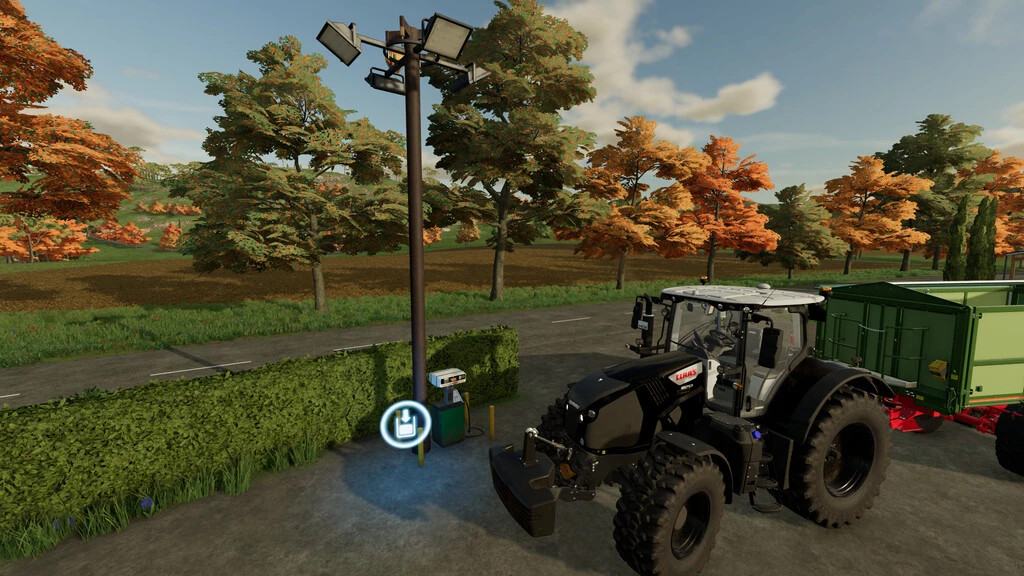The width and height of the screenshot is (1024, 576).
Task: Click the glowing circular refill marker icon
Action: 405,424
